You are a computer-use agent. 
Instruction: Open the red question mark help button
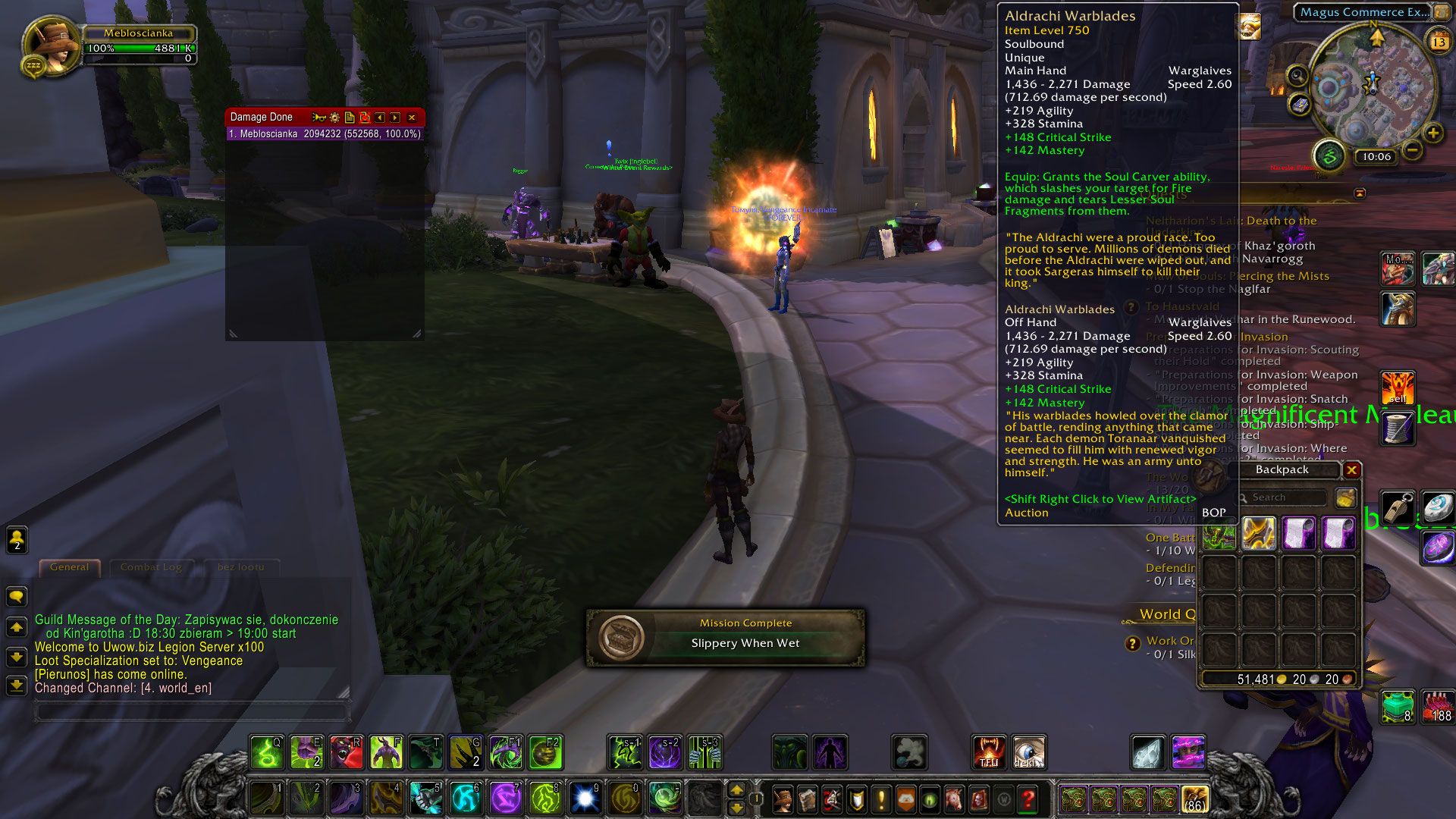click(1028, 799)
